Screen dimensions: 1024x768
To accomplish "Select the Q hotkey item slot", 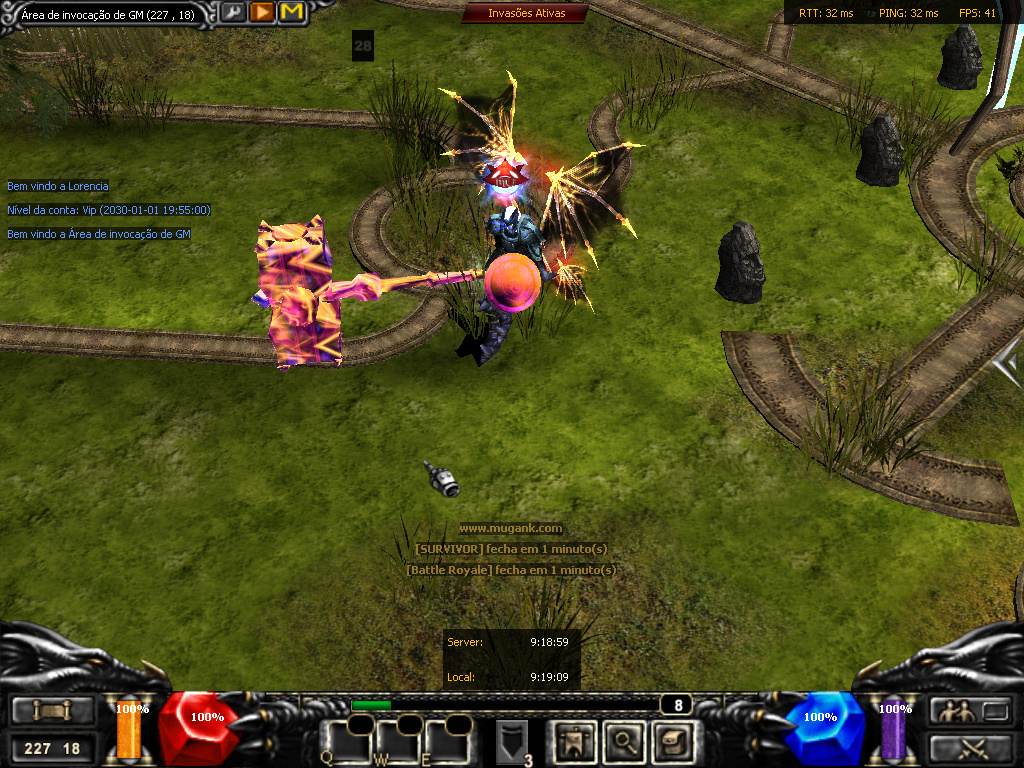I will click(343, 742).
